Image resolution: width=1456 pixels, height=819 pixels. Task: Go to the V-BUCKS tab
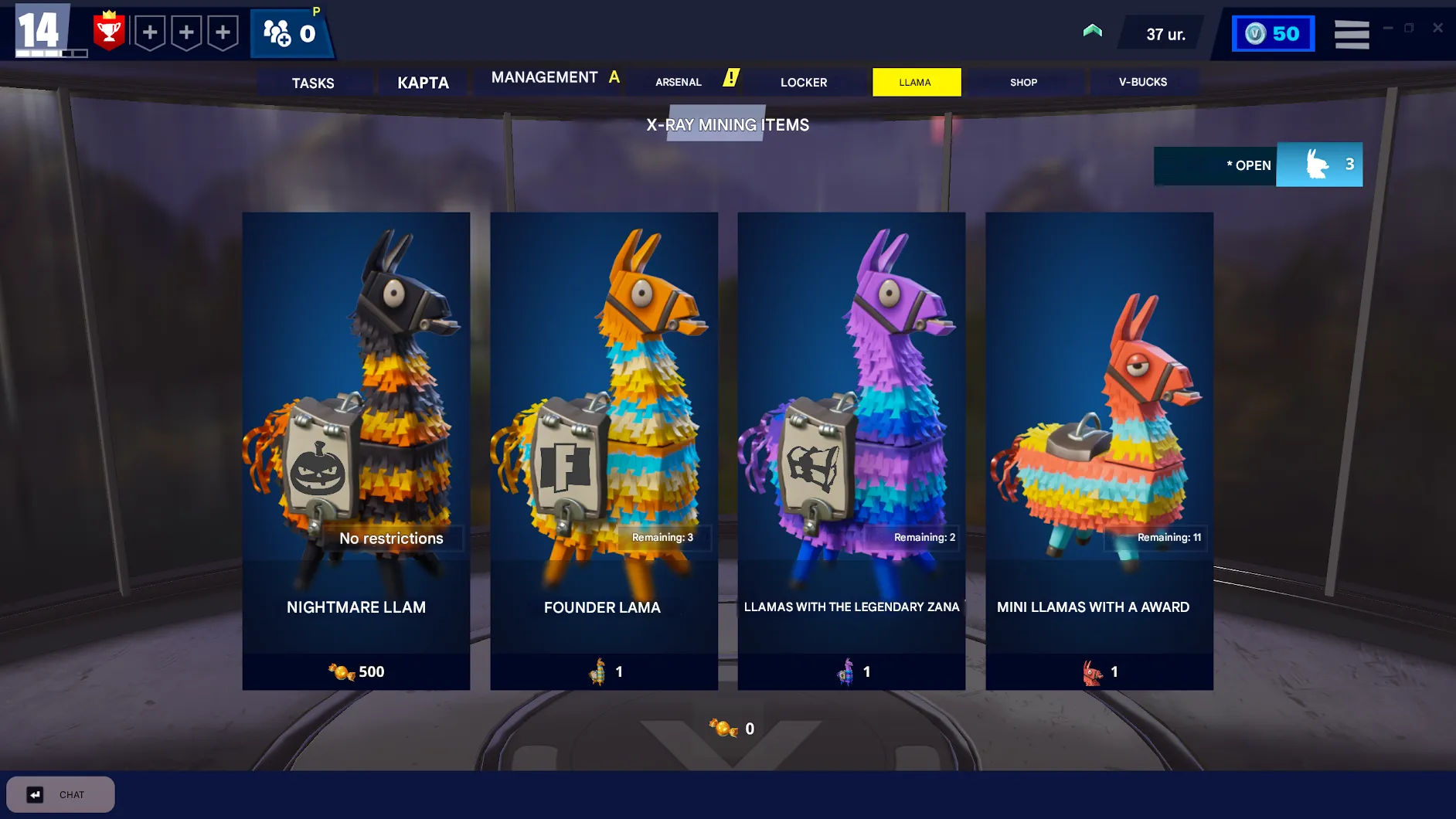point(1144,81)
